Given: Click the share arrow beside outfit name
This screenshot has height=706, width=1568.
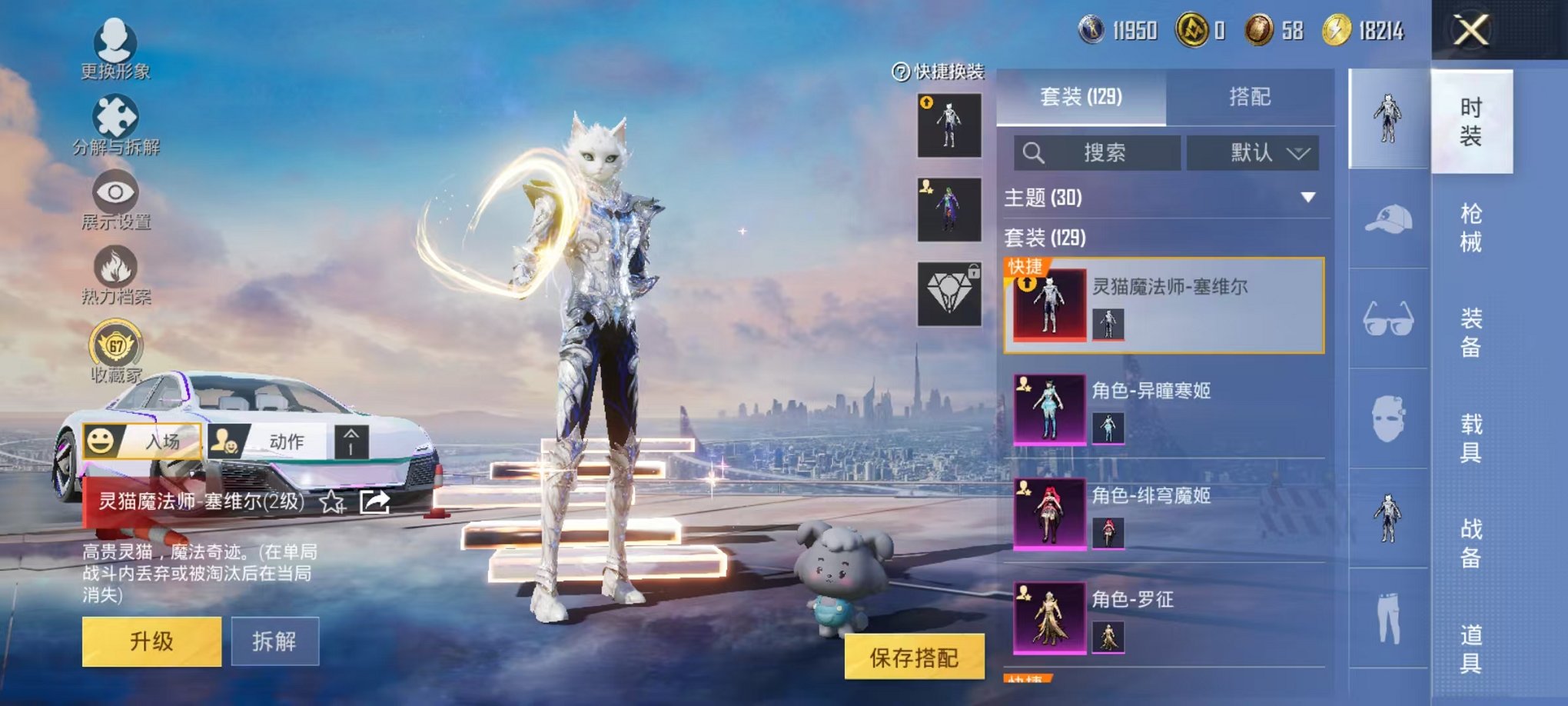Looking at the screenshot, I should pyautogui.click(x=375, y=502).
